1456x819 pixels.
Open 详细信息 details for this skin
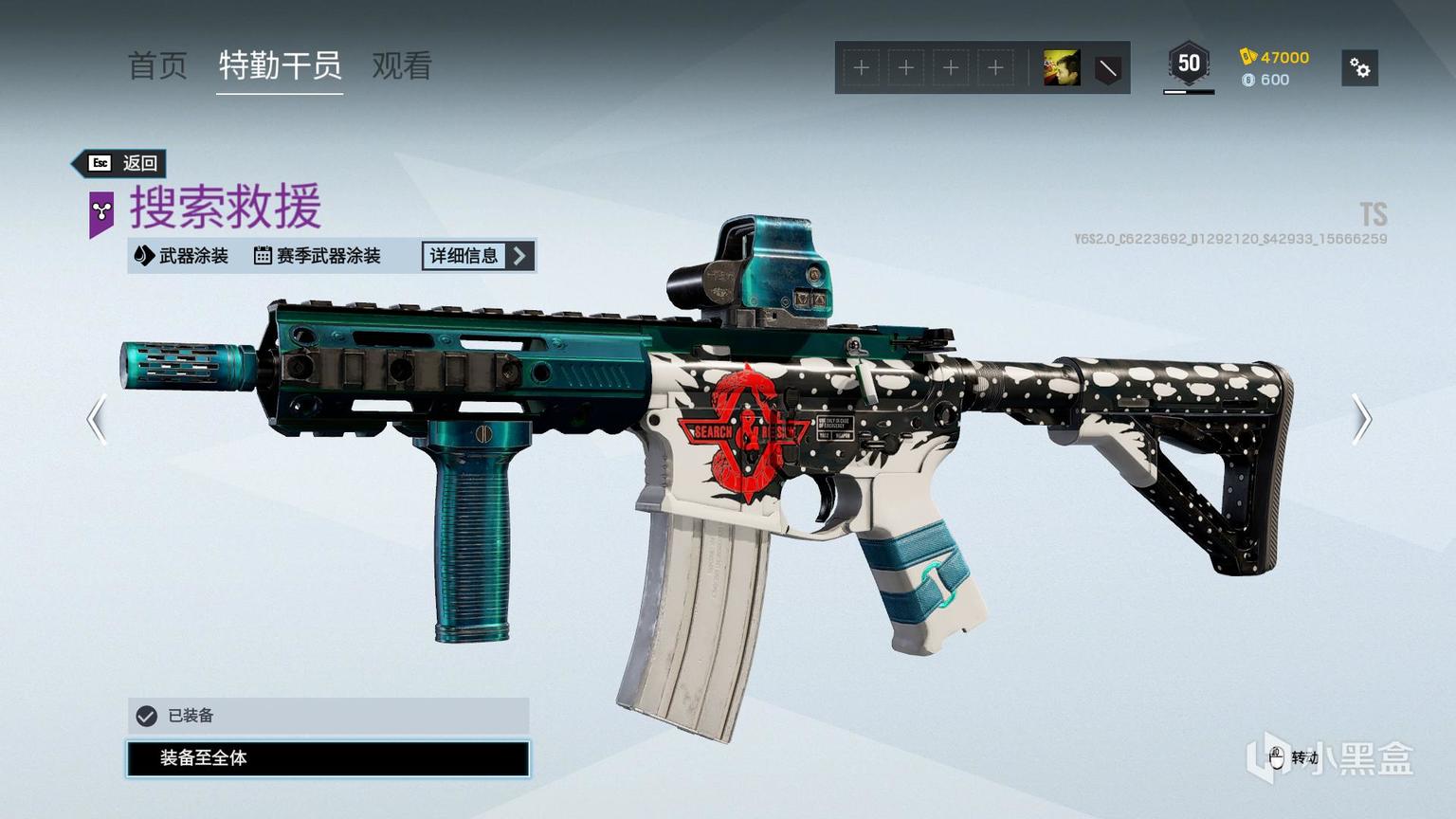(478, 256)
